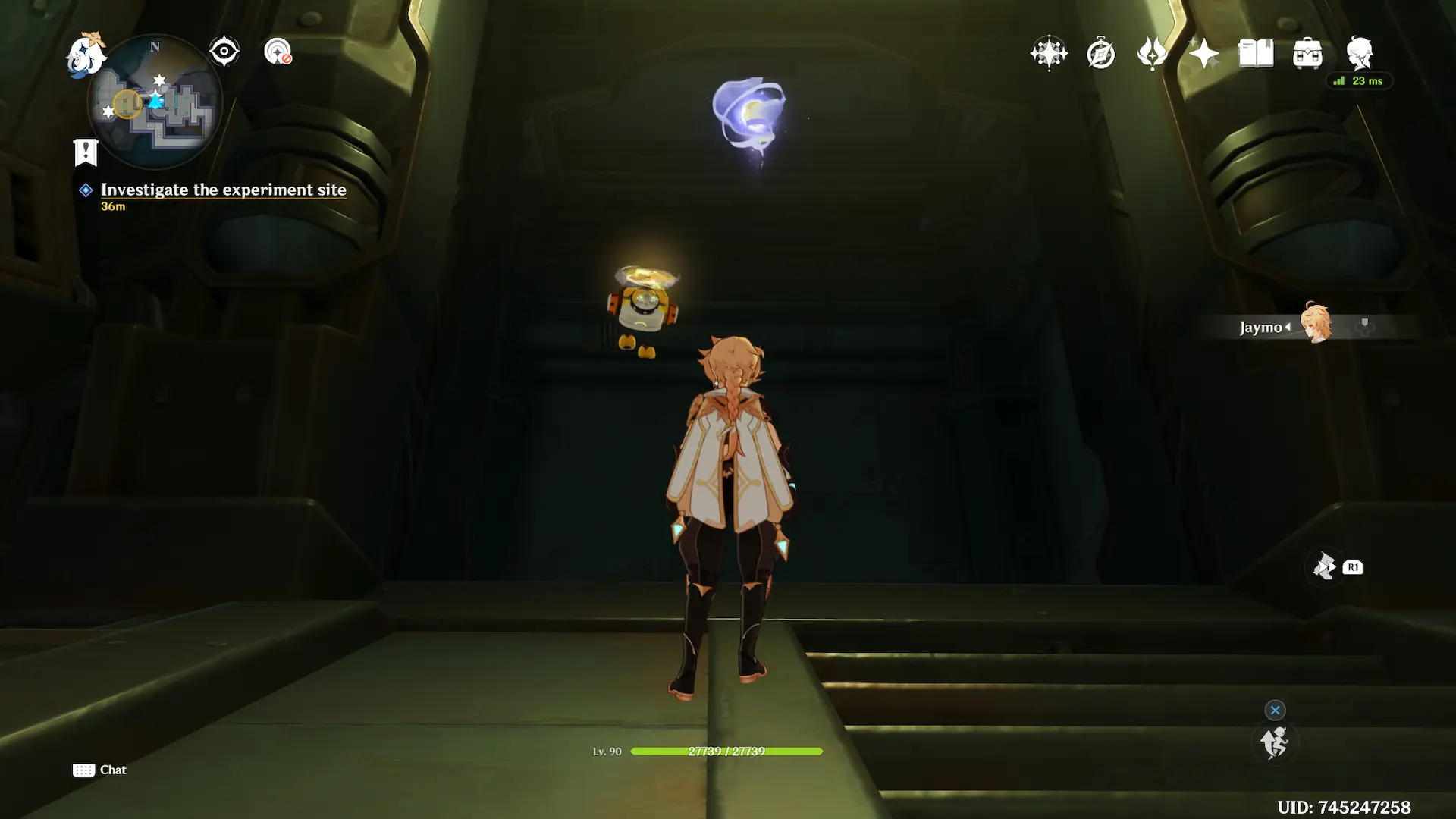Open the Inventory backpack icon
1456x819 pixels.
(1307, 54)
